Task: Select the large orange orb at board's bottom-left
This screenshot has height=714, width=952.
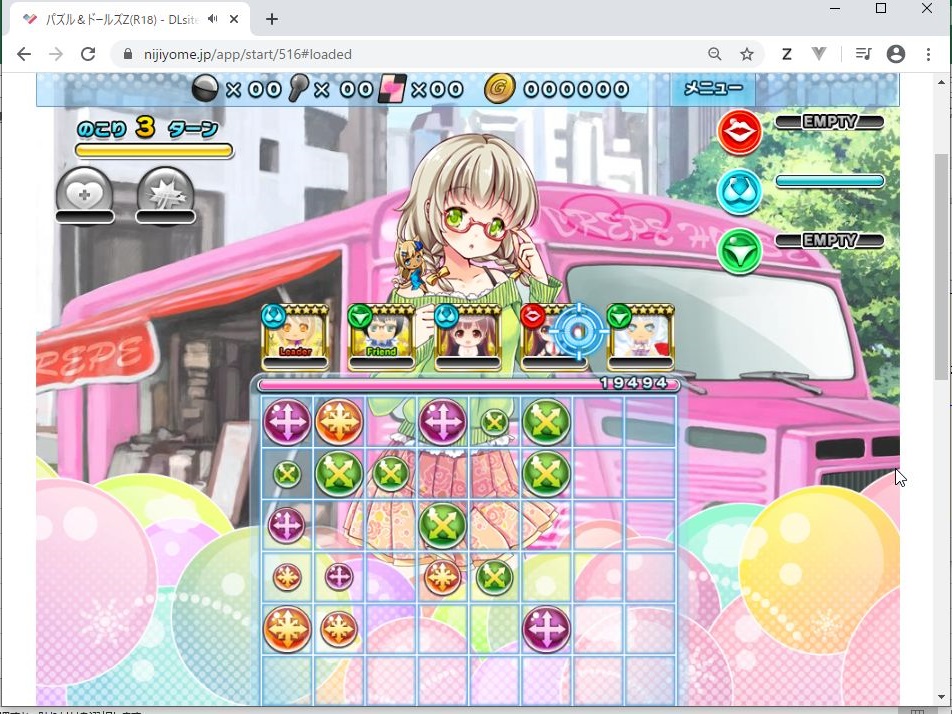Action: [x=287, y=629]
